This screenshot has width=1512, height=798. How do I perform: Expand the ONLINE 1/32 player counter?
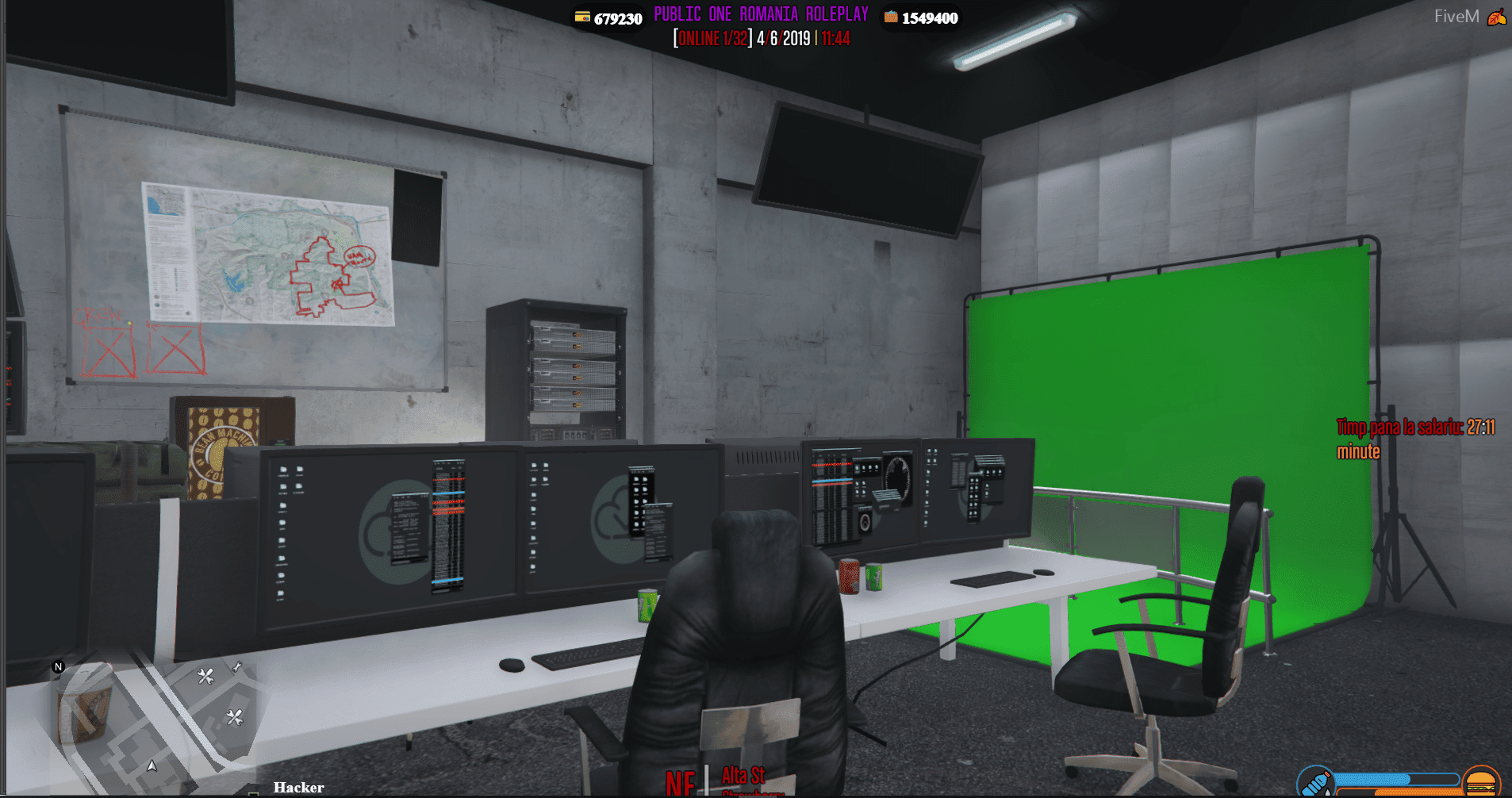712,37
